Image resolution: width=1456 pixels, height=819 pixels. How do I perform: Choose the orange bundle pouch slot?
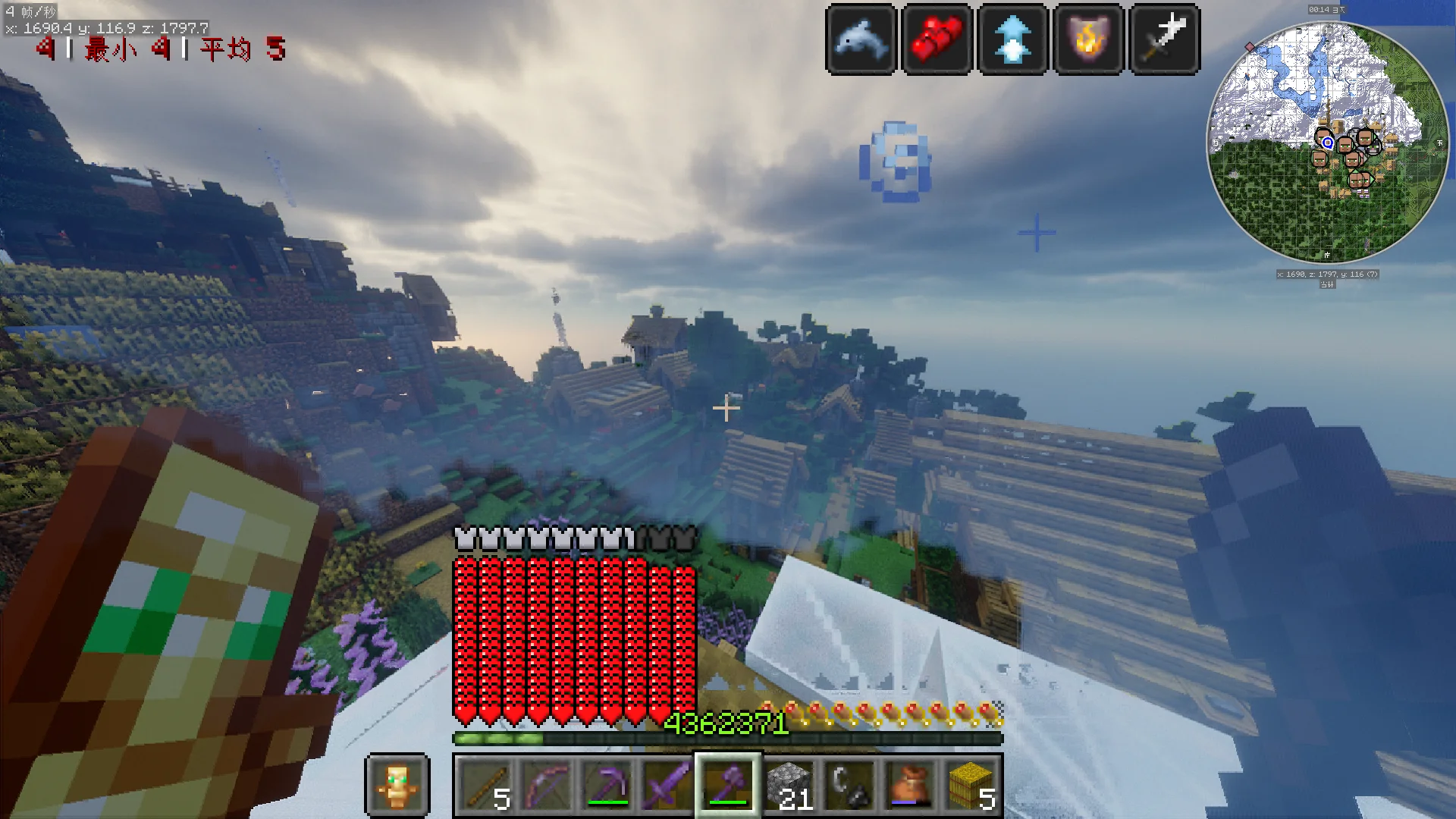click(910, 785)
